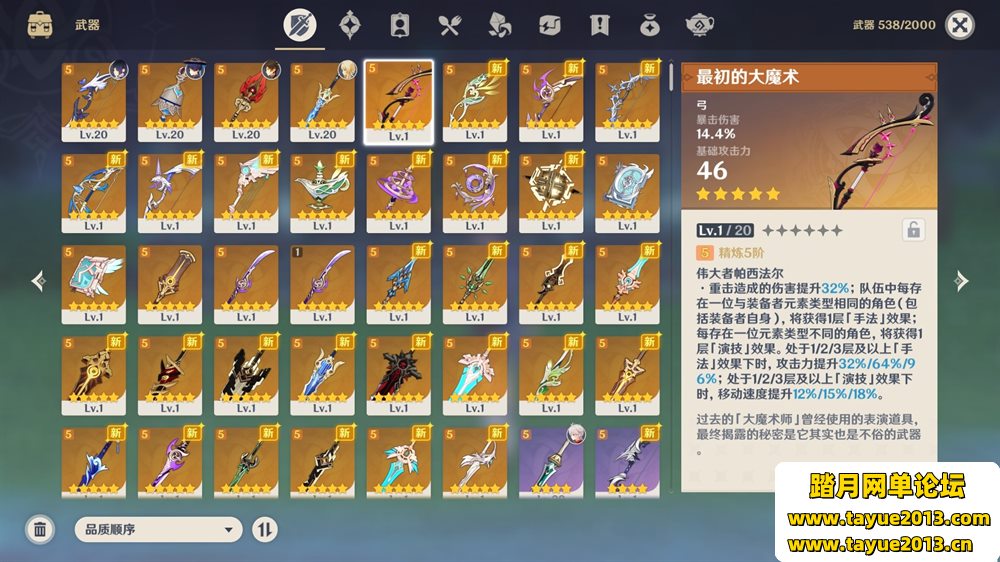Toggle ascending/descending sort order

click(x=265, y=529)
